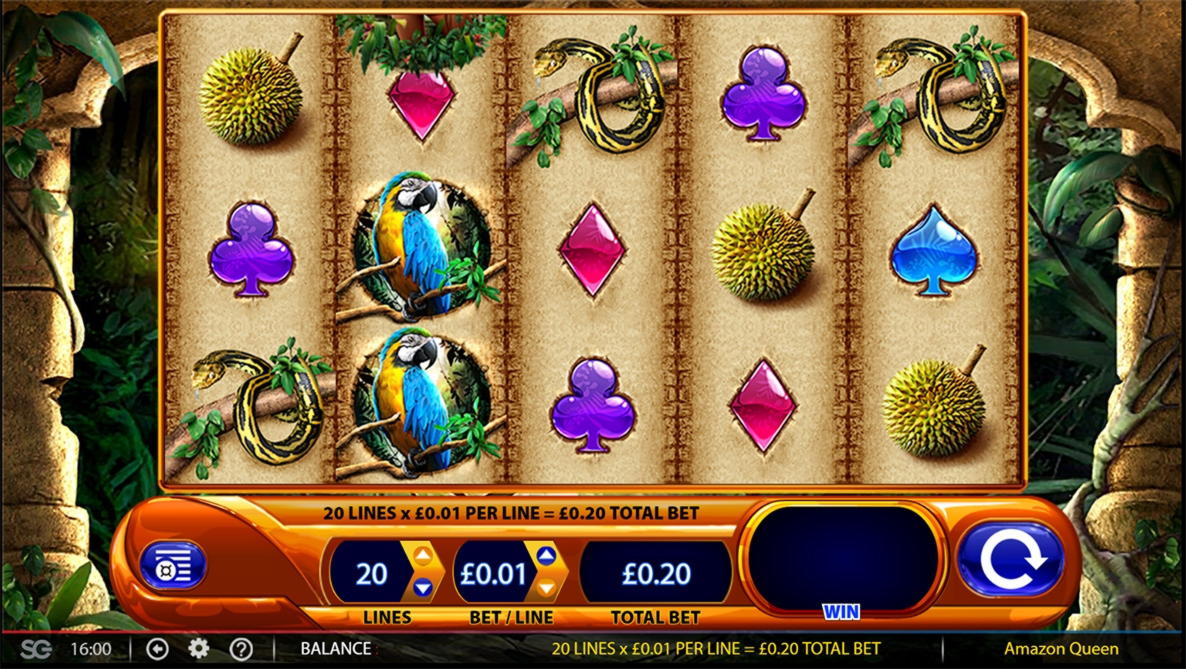This screenshot has width=1186, height=669.
Task: Raise the bet per line
Action: 546,556
